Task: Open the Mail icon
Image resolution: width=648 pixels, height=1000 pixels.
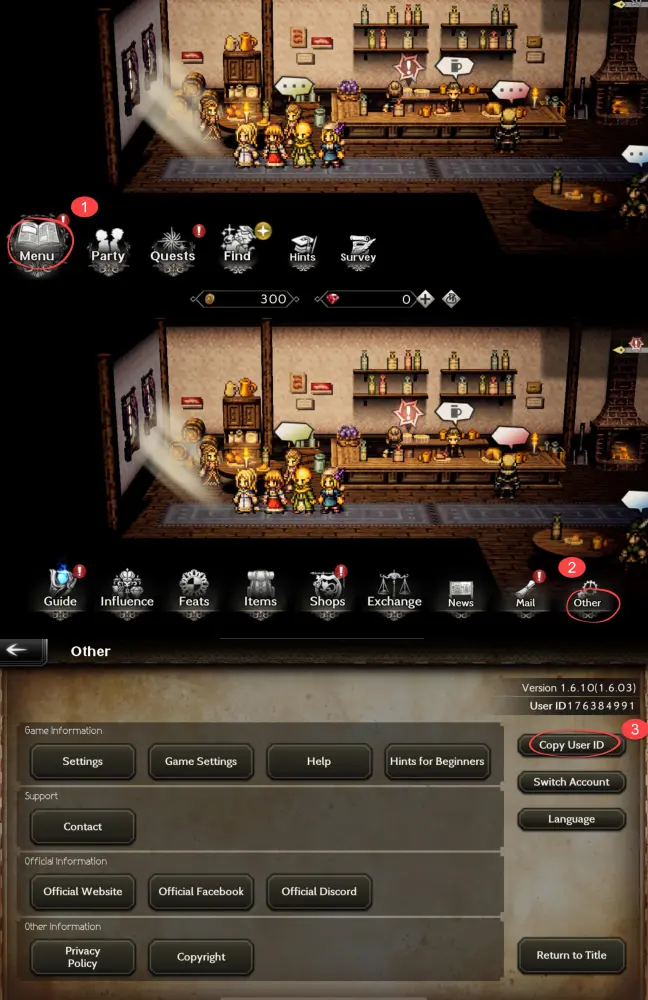Action: tap(525, 592)
